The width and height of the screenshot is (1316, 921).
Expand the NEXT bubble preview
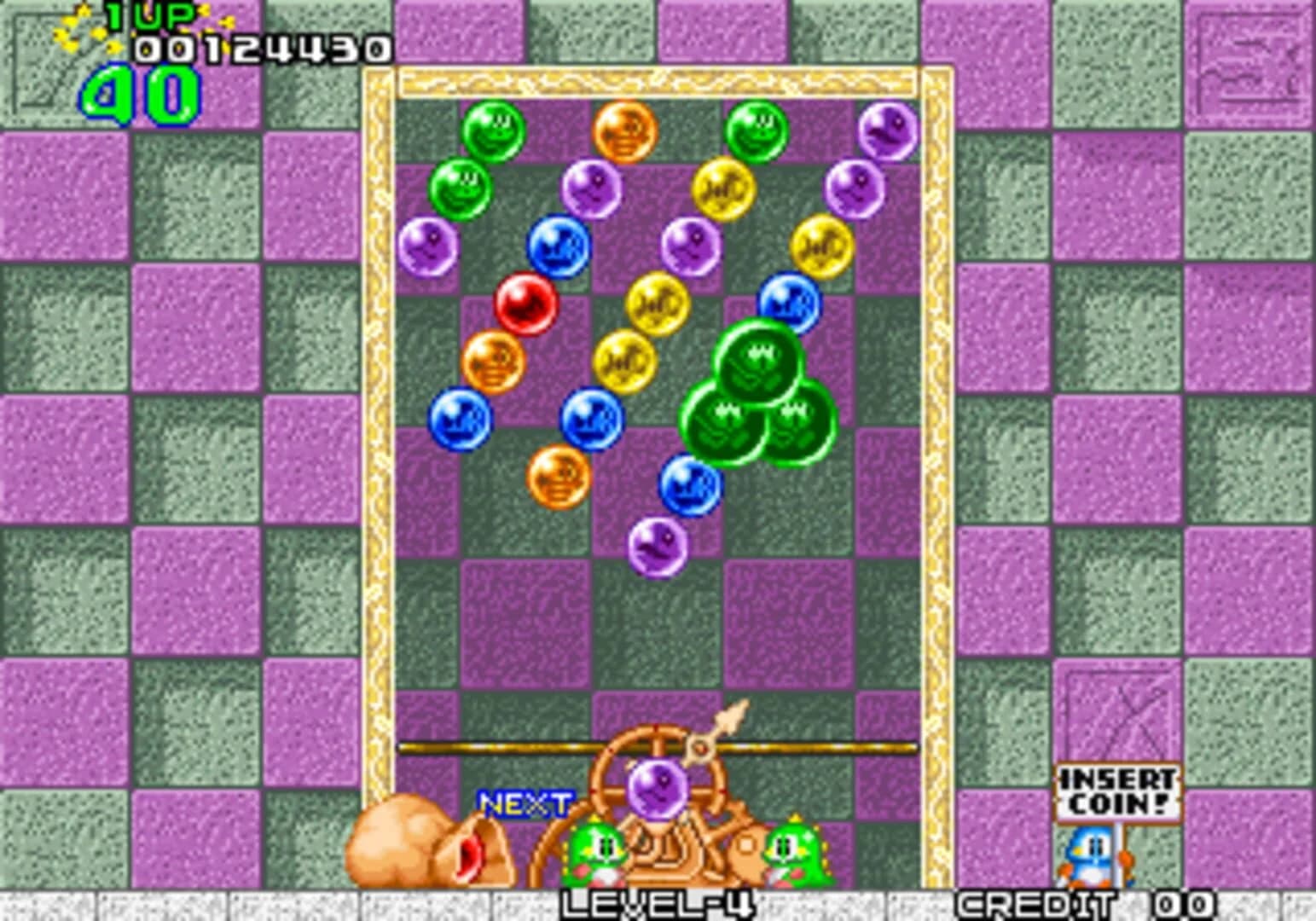click(x=525, y=802)
